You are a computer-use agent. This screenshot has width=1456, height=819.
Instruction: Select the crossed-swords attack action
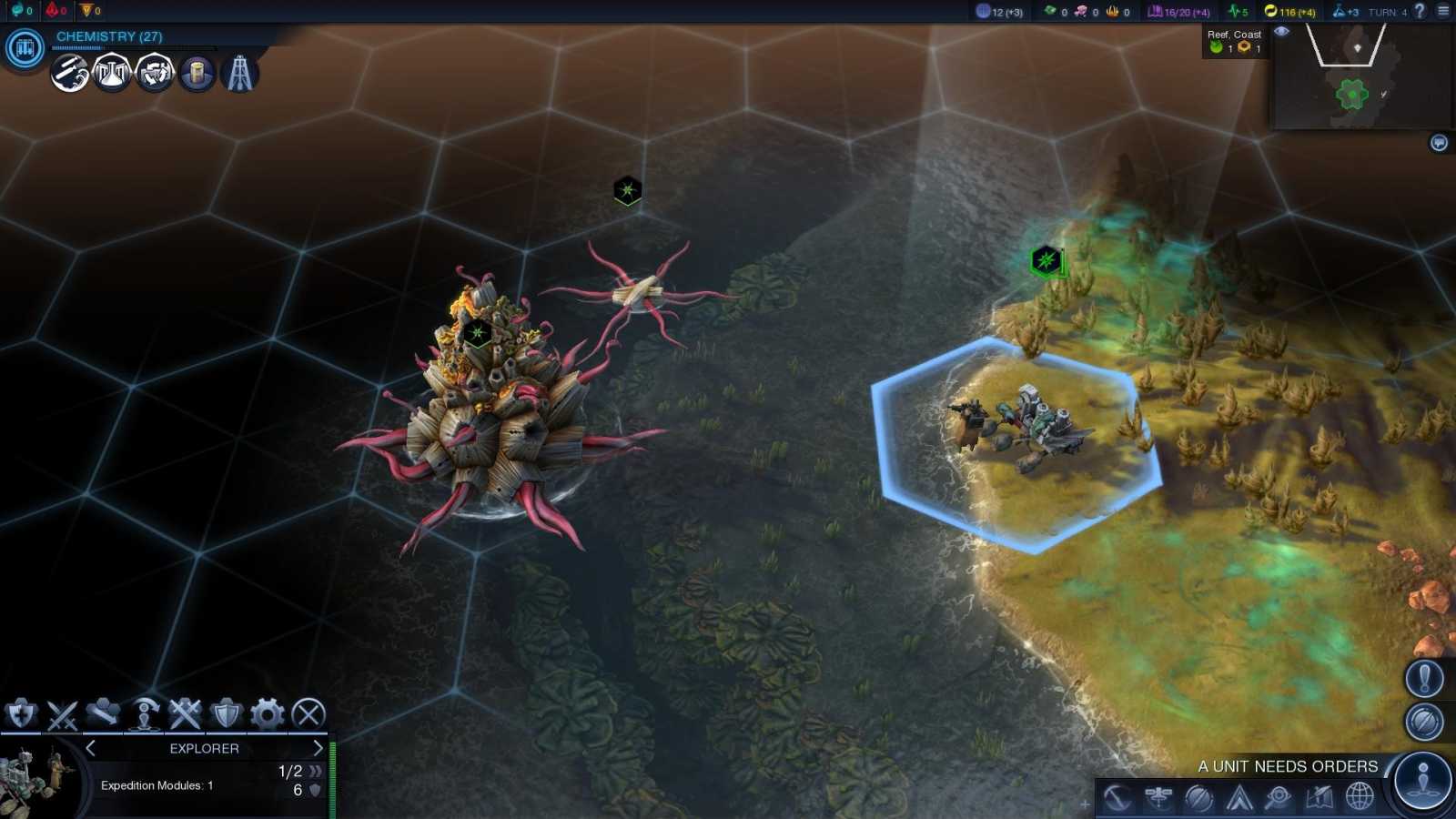tap(62, 715)
